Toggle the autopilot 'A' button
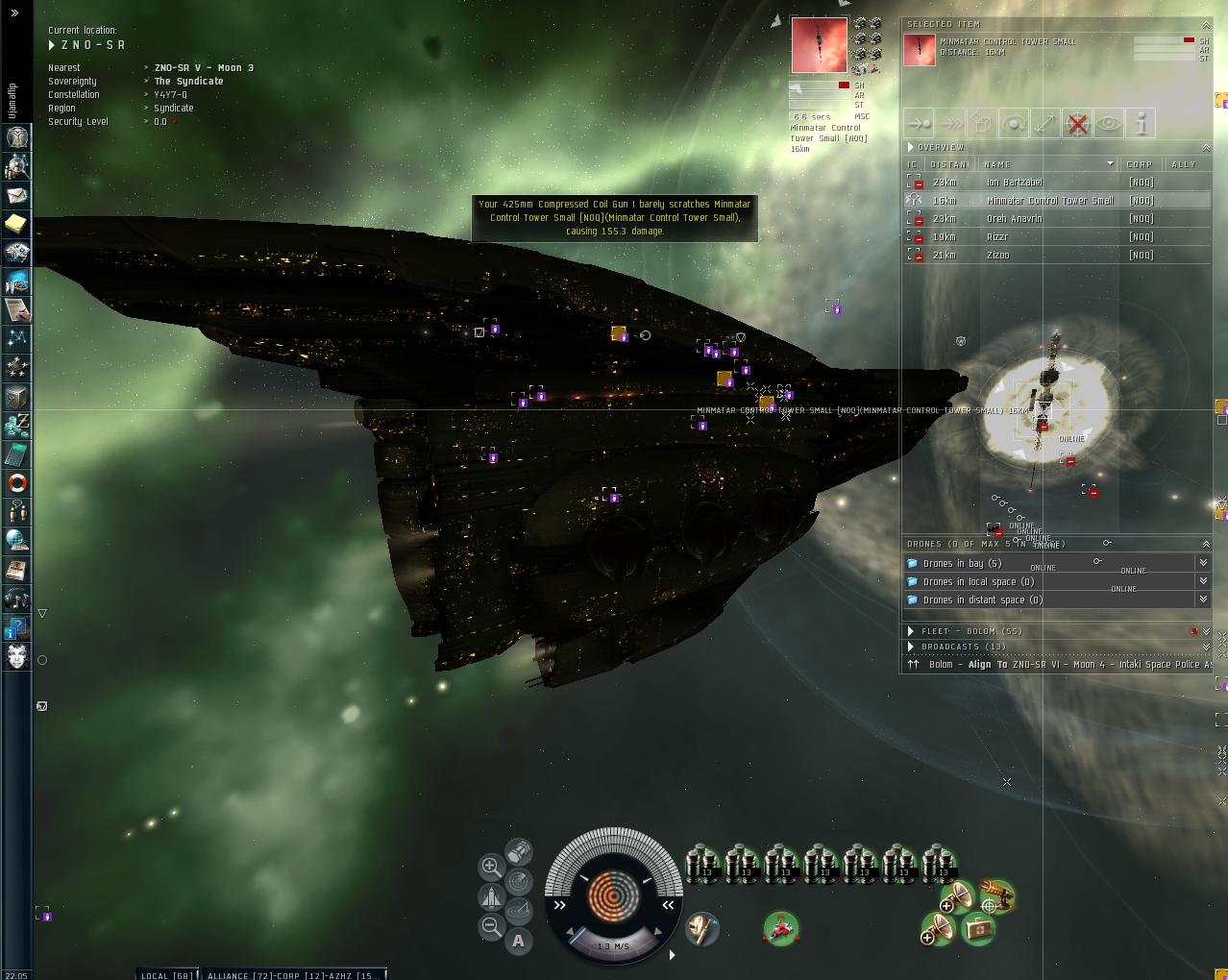 coord(519,941)
